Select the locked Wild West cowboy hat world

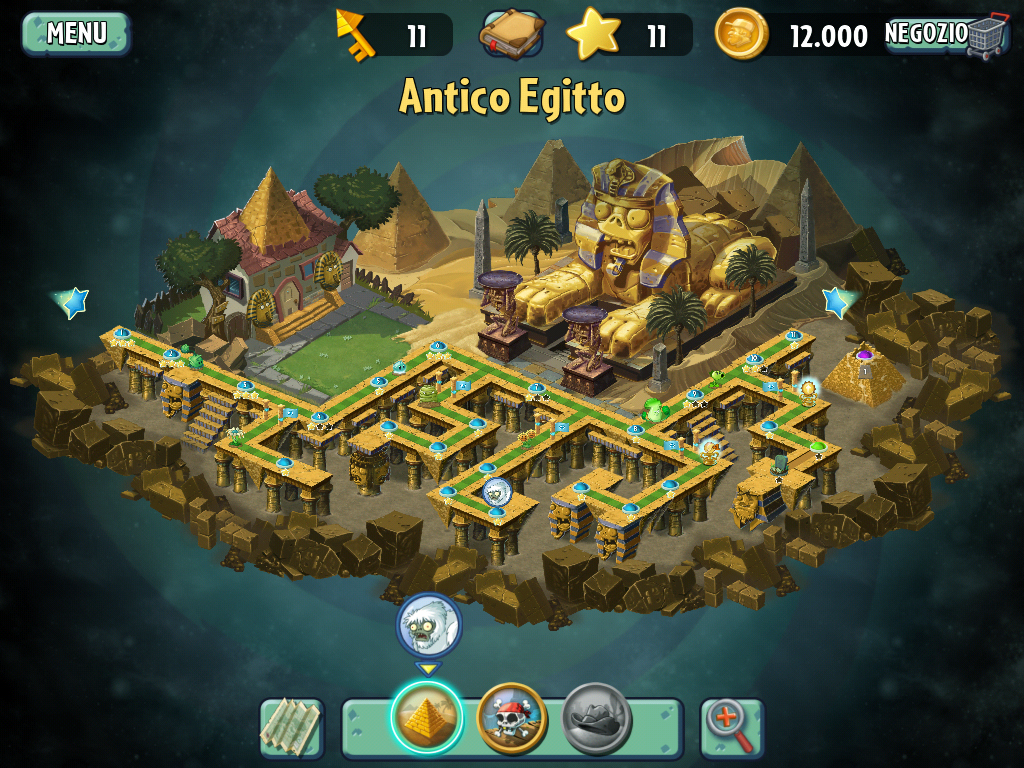[x=597, y=717]
